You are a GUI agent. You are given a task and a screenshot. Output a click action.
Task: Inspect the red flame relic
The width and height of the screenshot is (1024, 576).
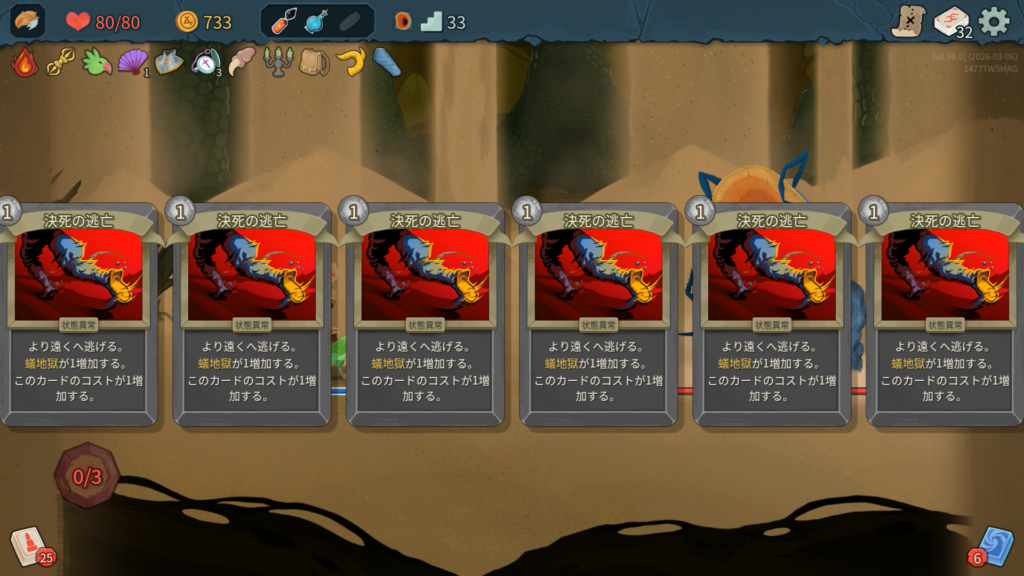click(25, 62)
